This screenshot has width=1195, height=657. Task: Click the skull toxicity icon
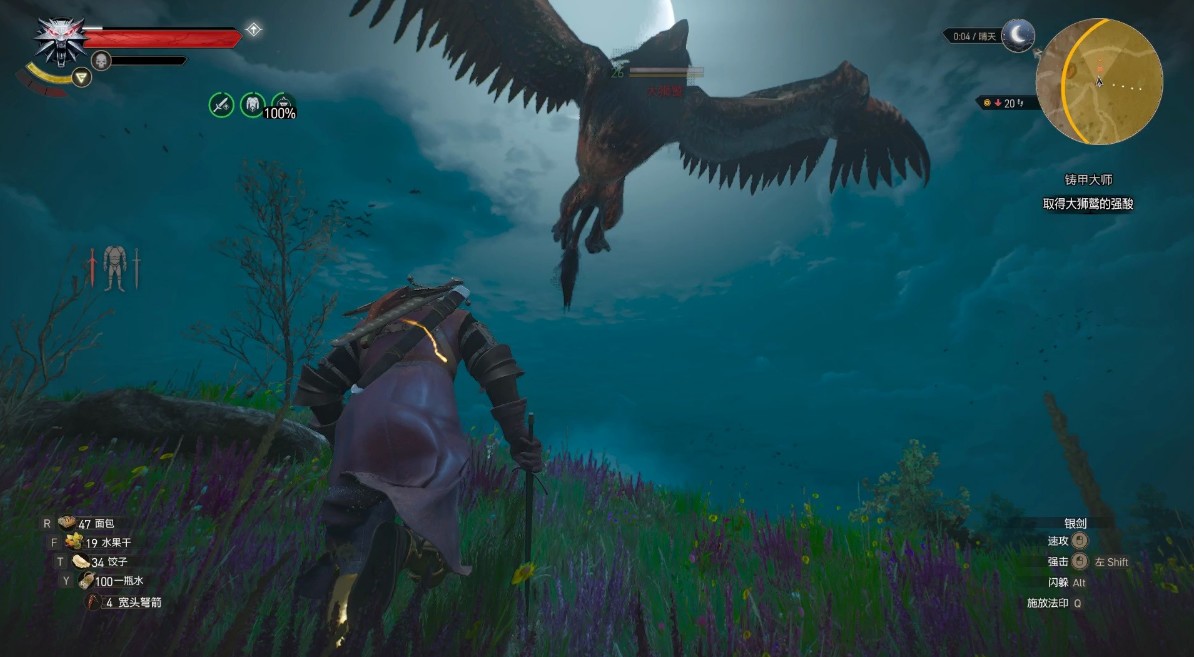coord(101,61)
